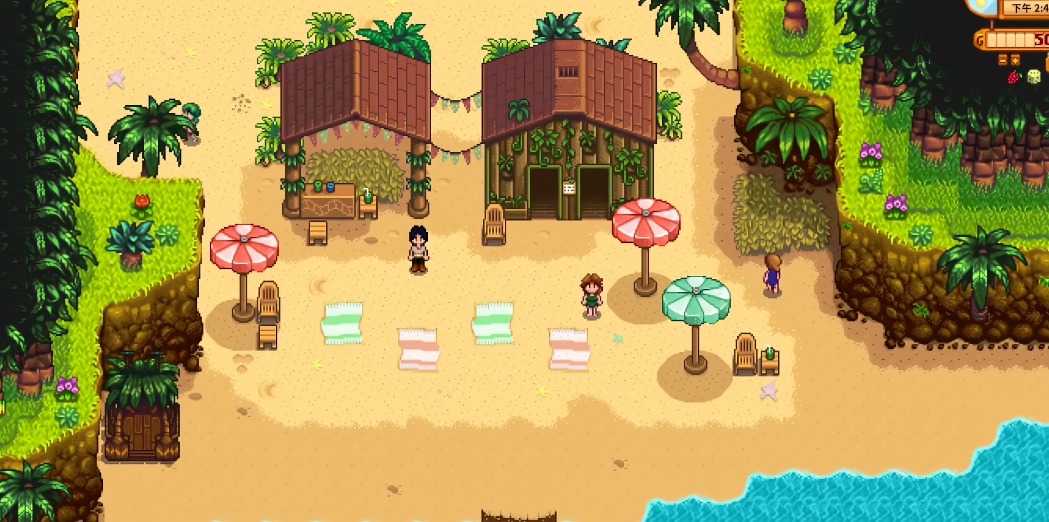1049x522 pixels.
Task: Select the strawberry food buff icon
Action: tap(1015, 77)
